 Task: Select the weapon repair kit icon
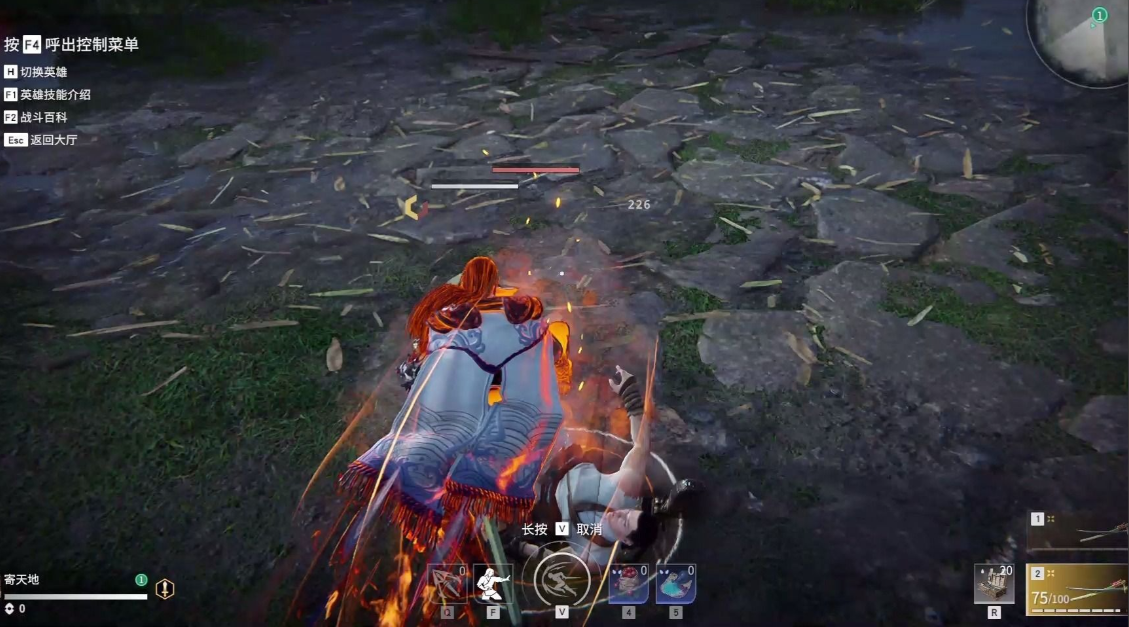(994, 584)
